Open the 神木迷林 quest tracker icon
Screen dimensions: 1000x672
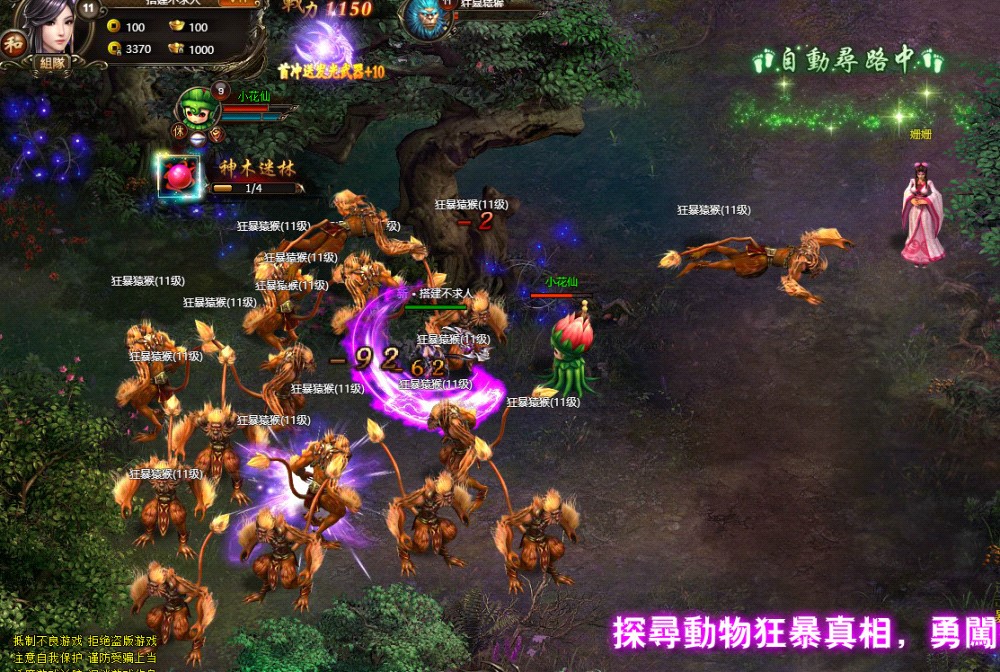pyautogui.click(x=179, y=177)
